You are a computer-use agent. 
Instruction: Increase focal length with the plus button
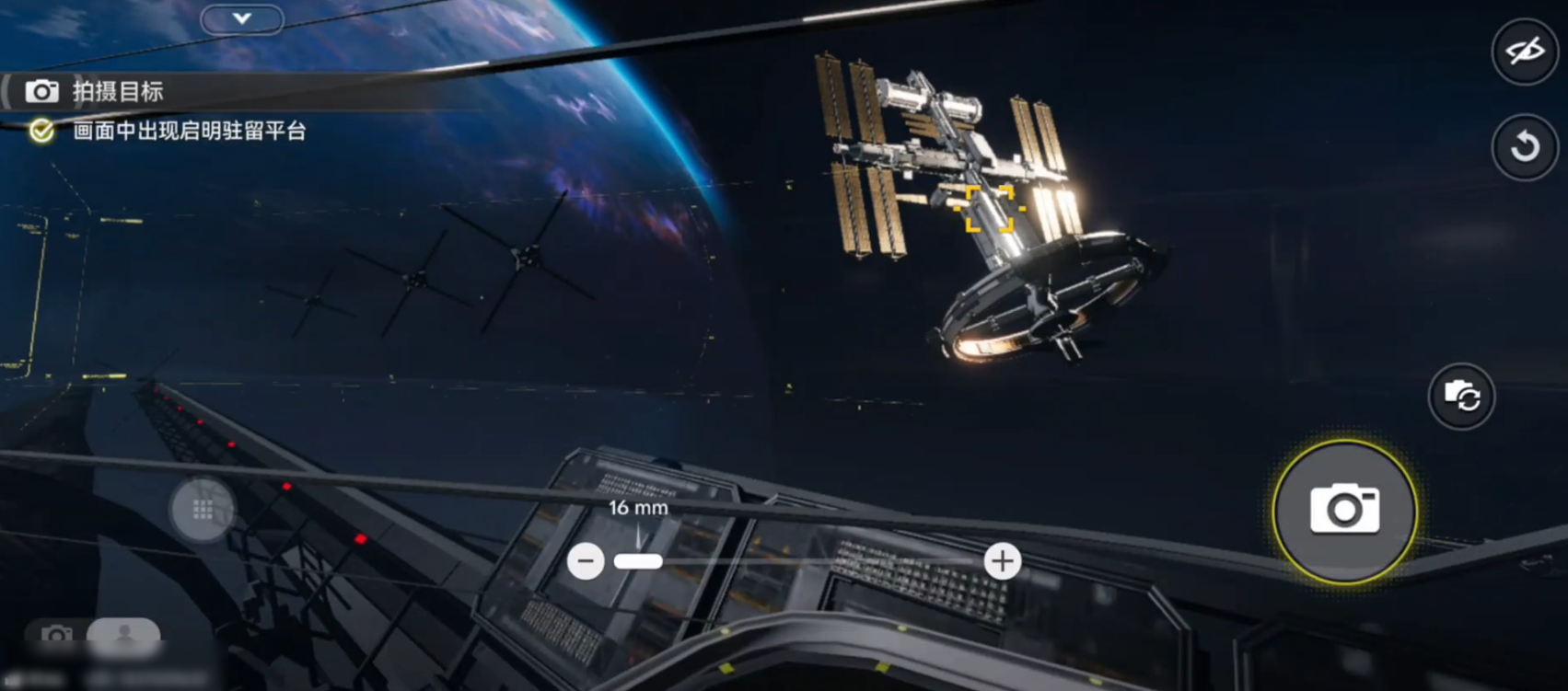[x=1002, y=560]
